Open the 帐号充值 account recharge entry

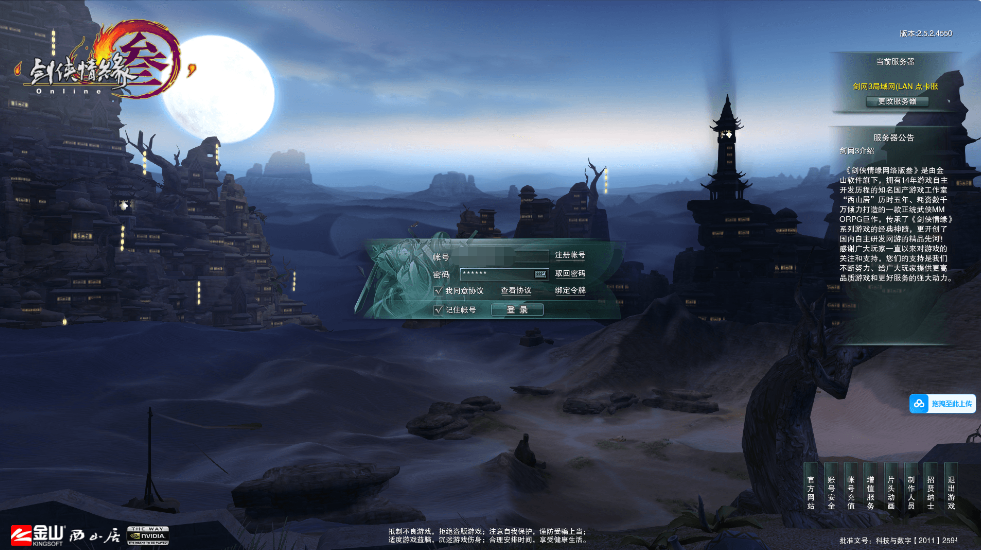(851, 492)
